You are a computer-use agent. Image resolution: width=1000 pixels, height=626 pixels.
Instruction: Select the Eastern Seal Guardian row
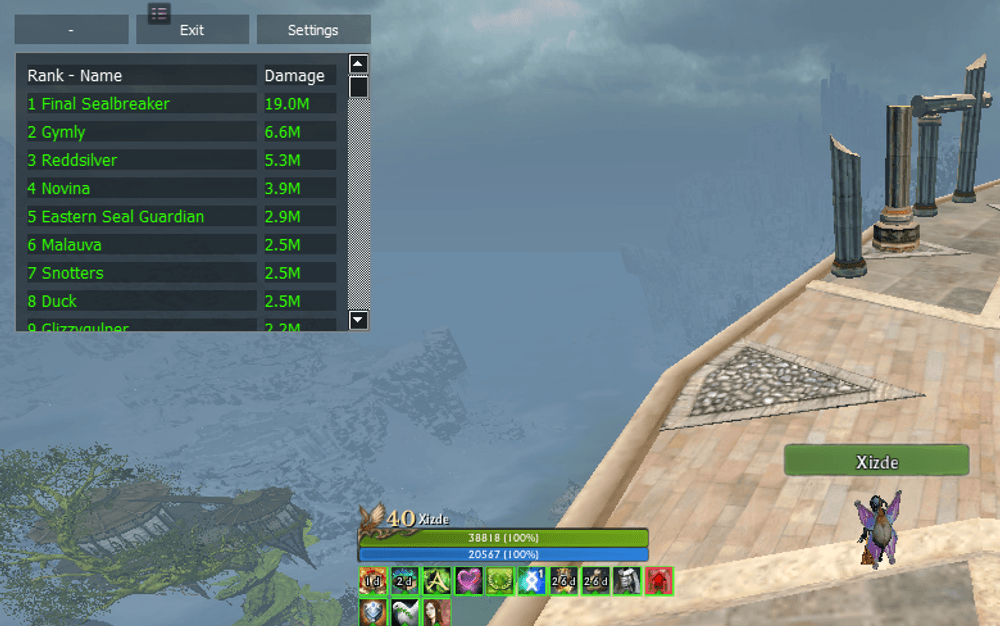coord(141,216)
